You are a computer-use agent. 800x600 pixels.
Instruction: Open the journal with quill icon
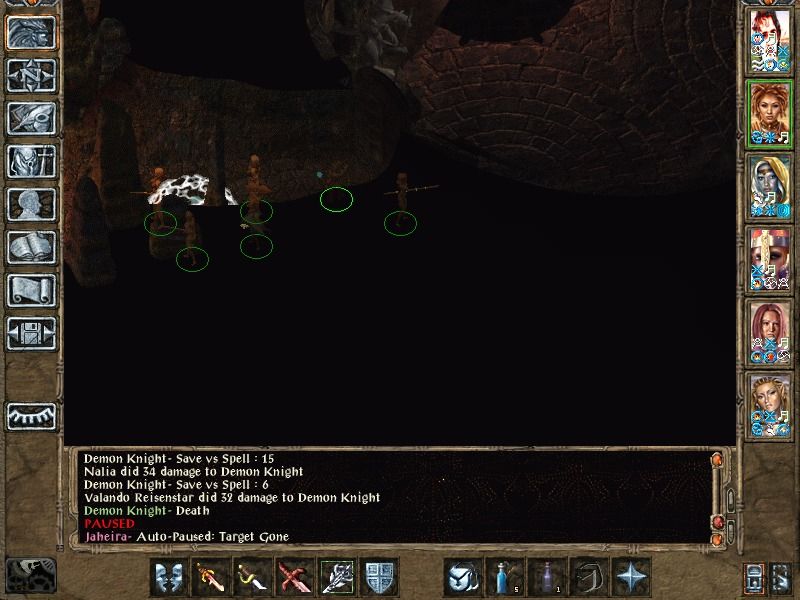(x=31, y=117)
